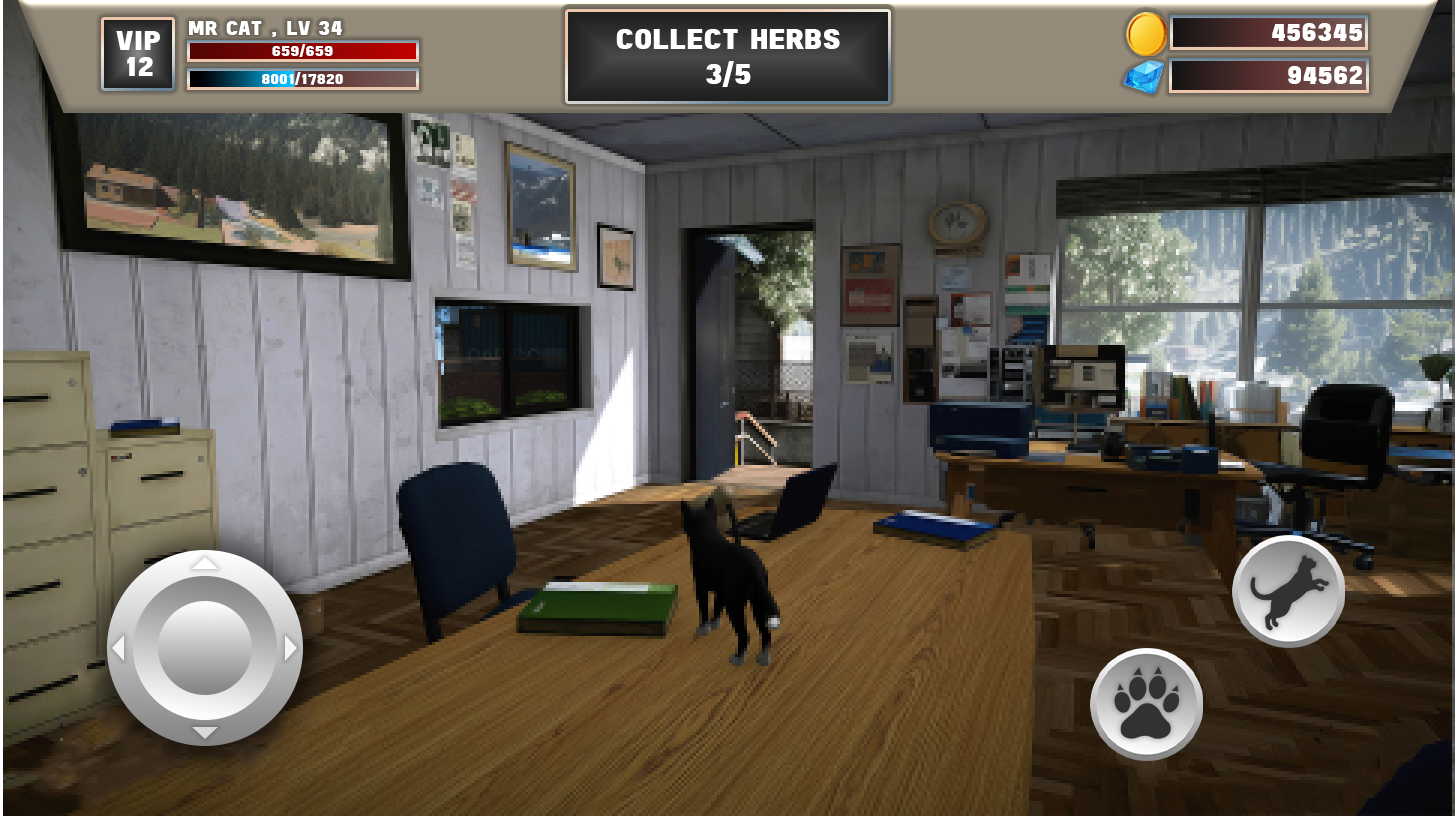Click the gold coin currency icon

1146,34
